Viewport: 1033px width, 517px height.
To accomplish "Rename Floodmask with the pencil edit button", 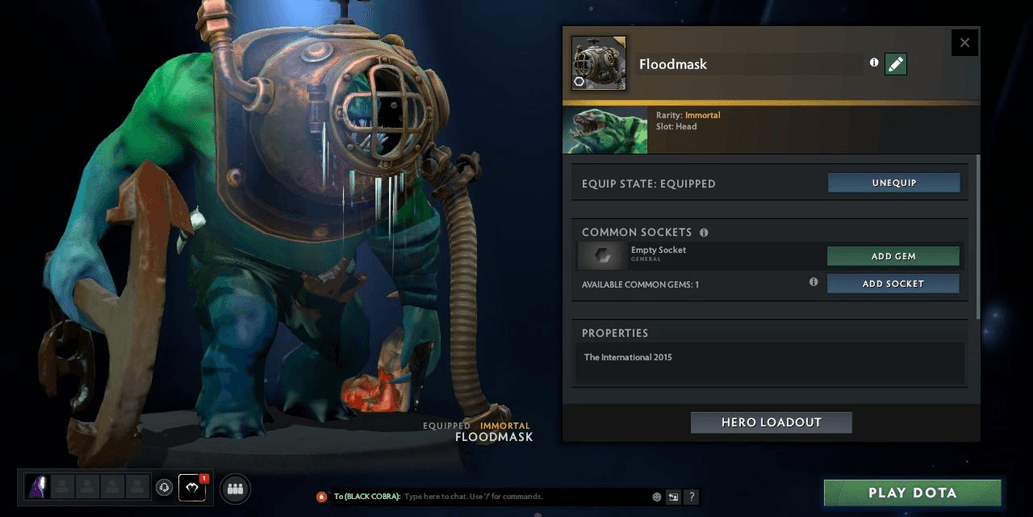I will [895, 64].
